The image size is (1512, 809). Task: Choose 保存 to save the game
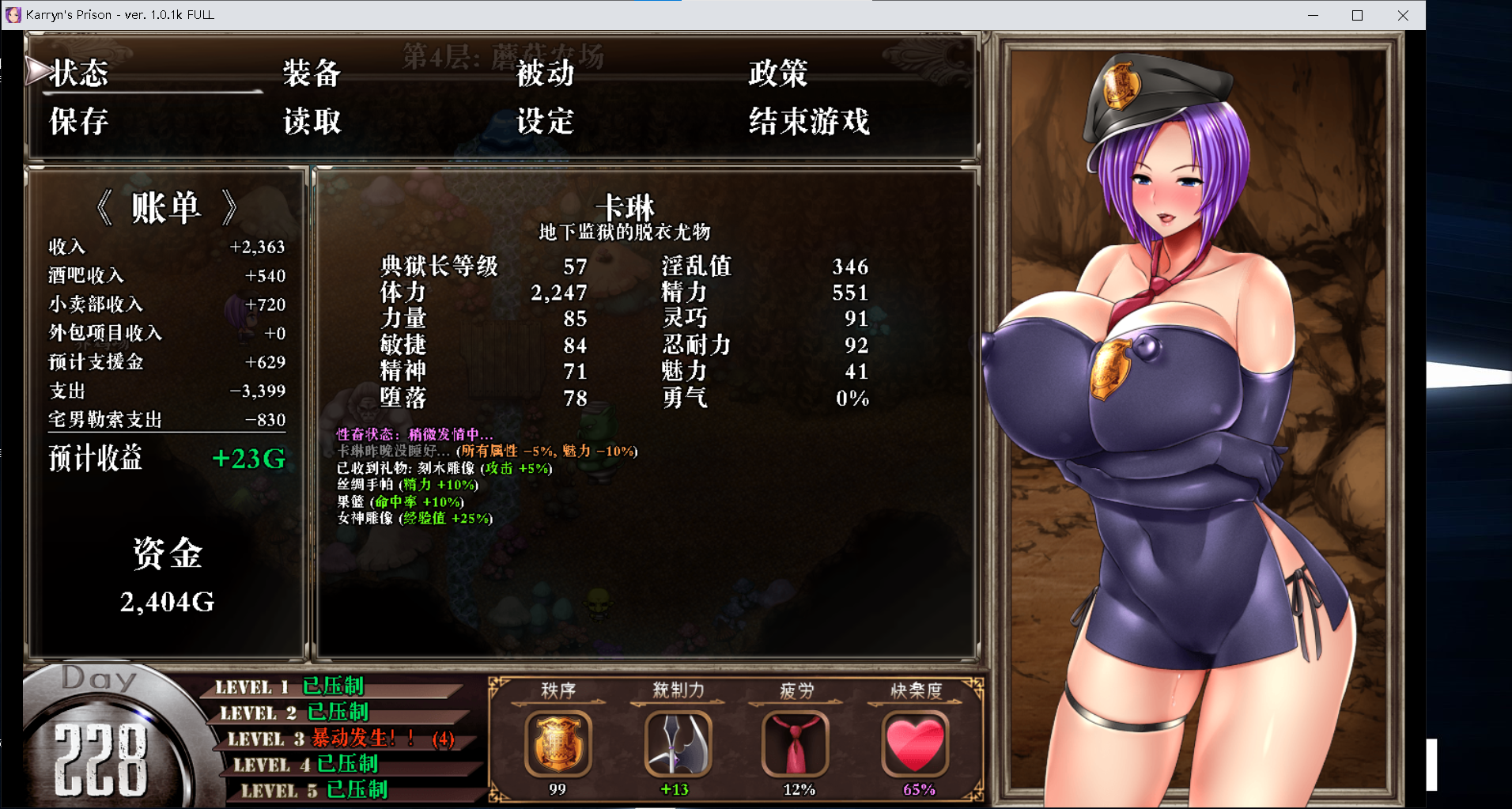[79, 122]
